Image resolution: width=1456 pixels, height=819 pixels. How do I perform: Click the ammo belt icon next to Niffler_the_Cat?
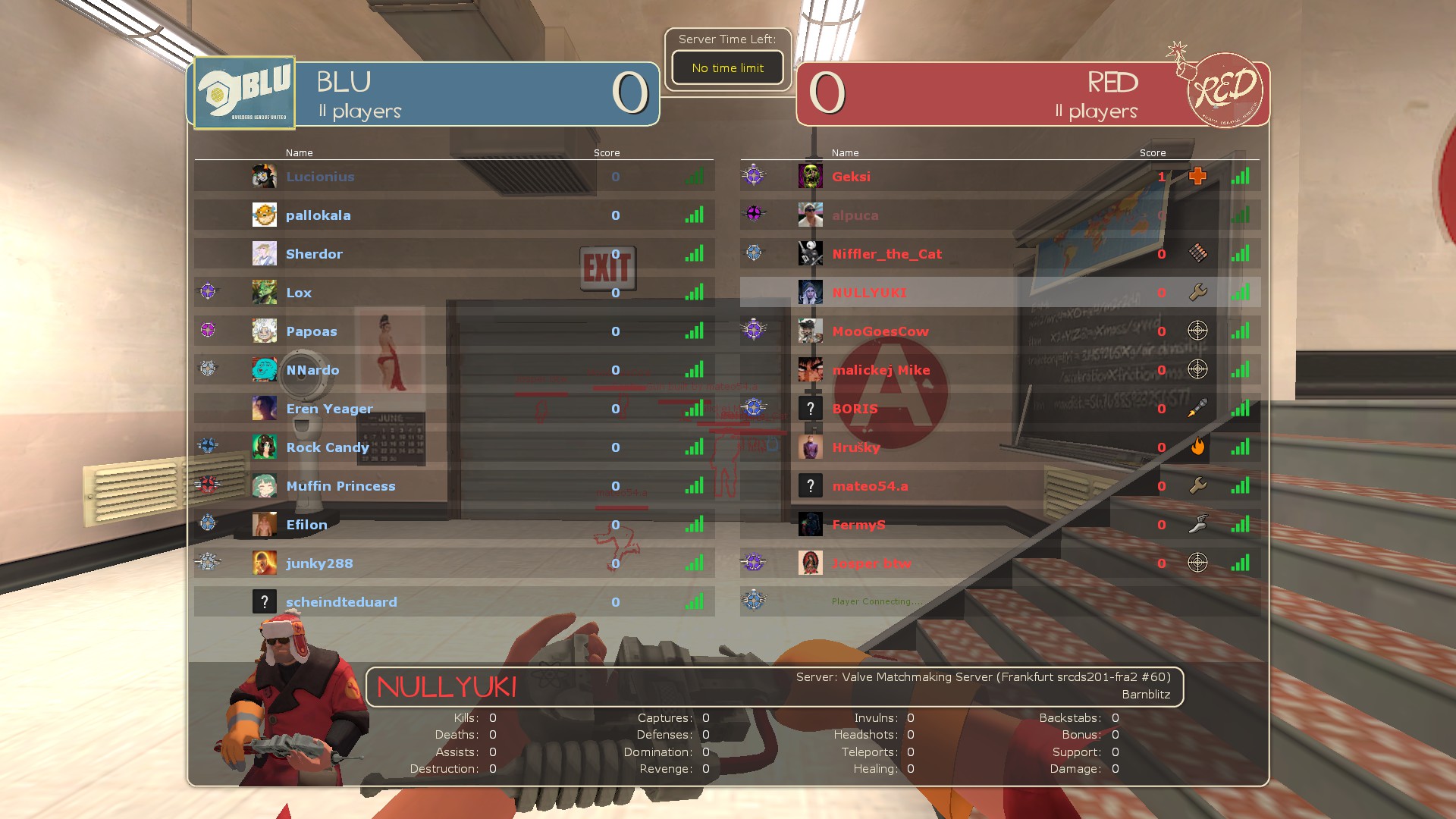1198,253
